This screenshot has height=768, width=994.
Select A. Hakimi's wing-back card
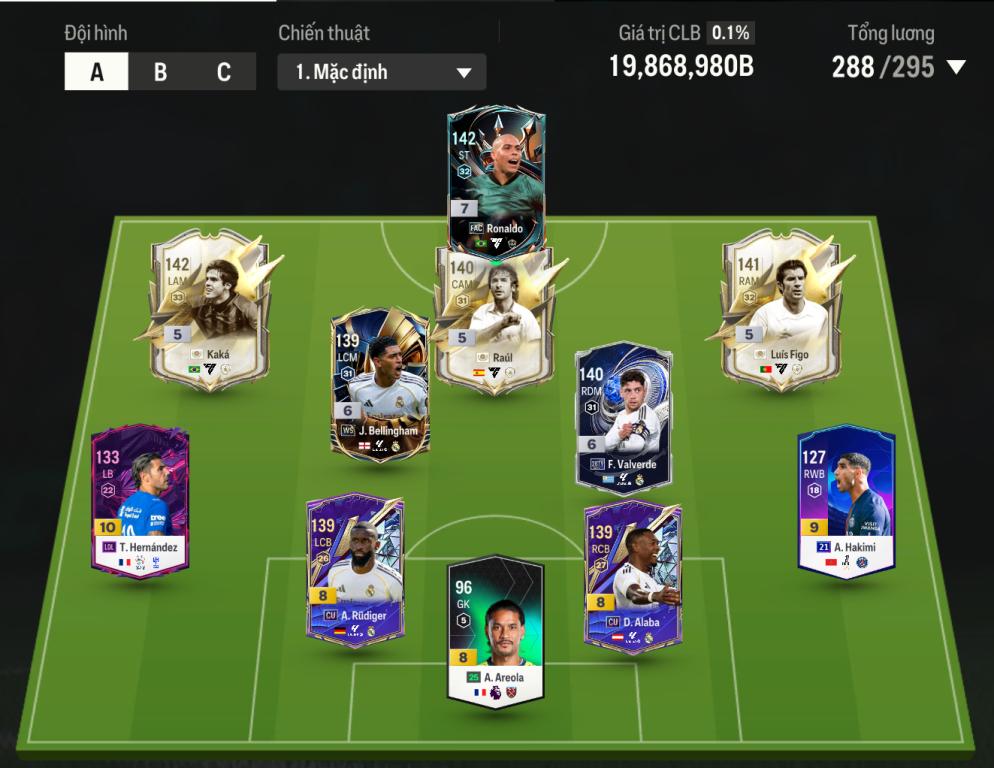(x=846, y=500)
